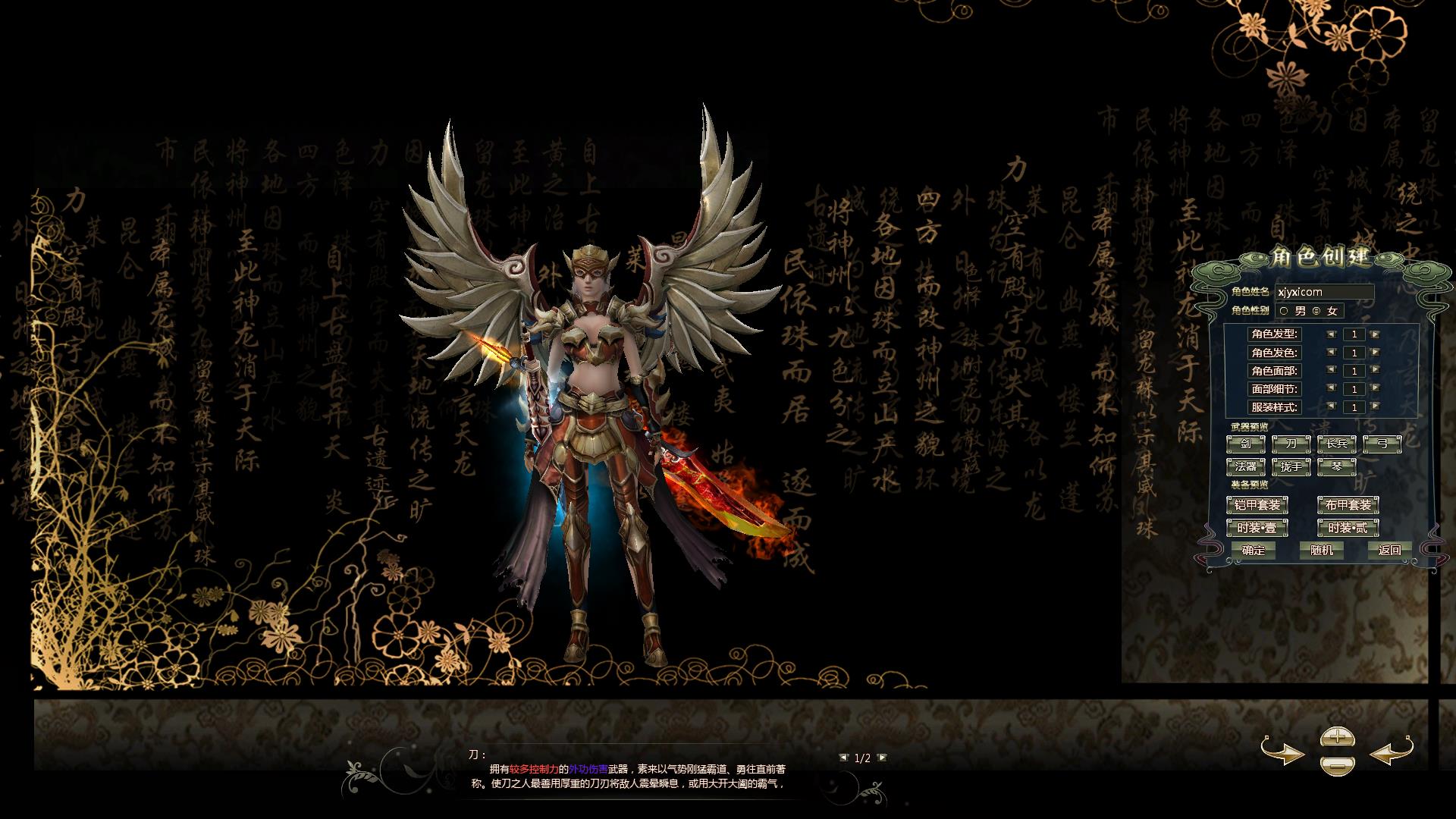Choose the zither (琴) weapon preview
This screenshot has height=819, width=1456.
point(1337,466)
